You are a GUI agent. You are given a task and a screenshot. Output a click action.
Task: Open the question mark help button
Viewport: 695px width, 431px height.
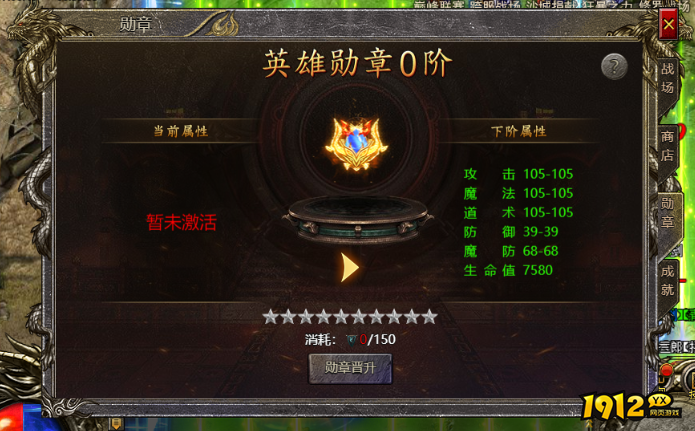click(614, 67)
